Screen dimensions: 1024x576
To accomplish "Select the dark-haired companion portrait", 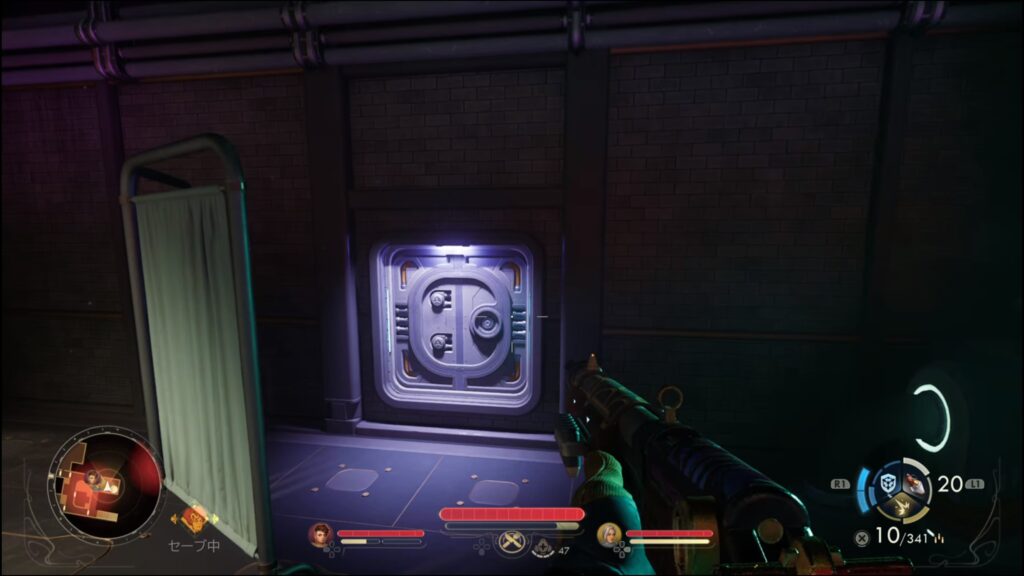I will point(321,534).
